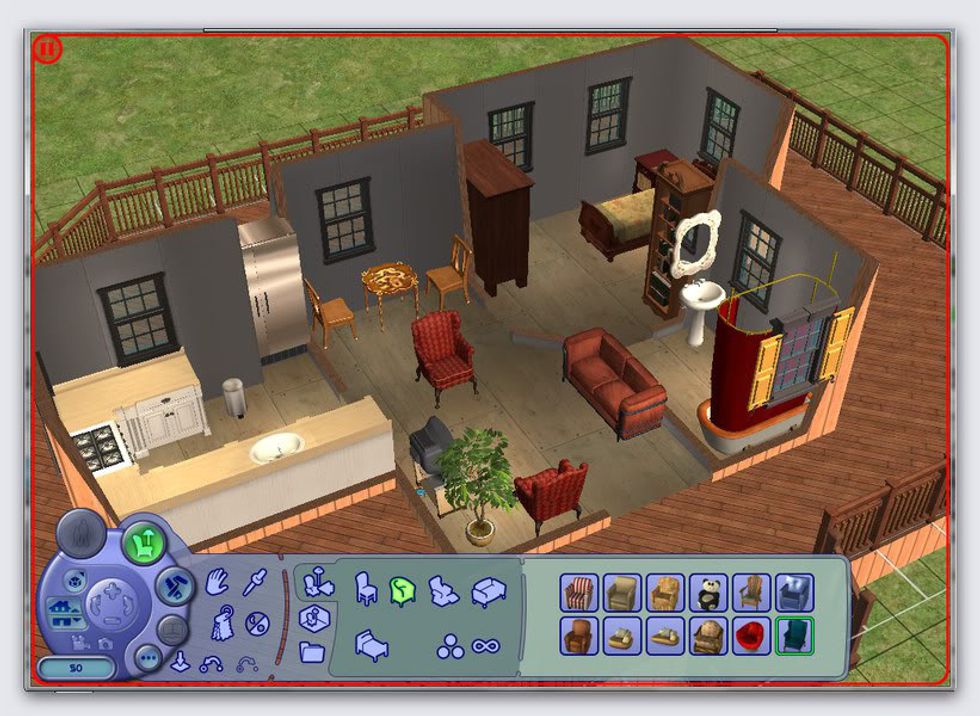Click the red pause indicator icon
This screenshot has height=716, width=980.
[x=47, y=49]
